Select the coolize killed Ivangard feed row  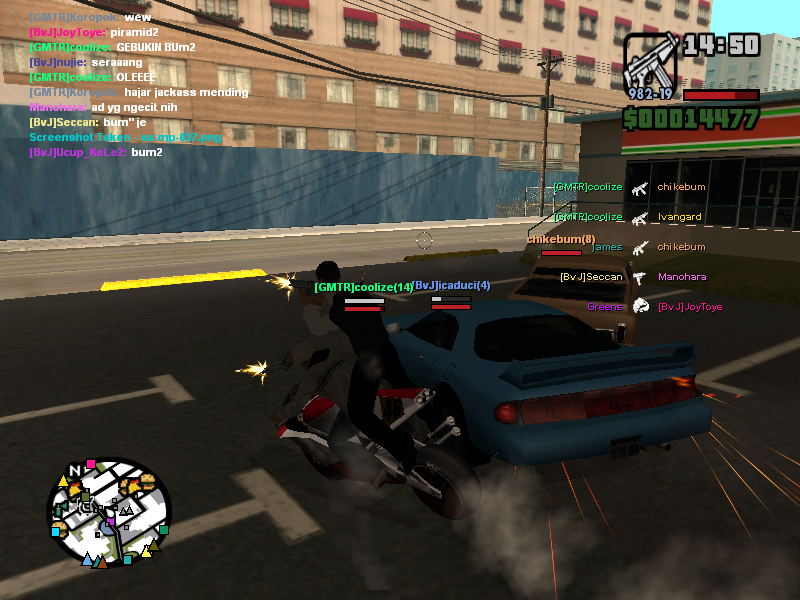[628, 217]
